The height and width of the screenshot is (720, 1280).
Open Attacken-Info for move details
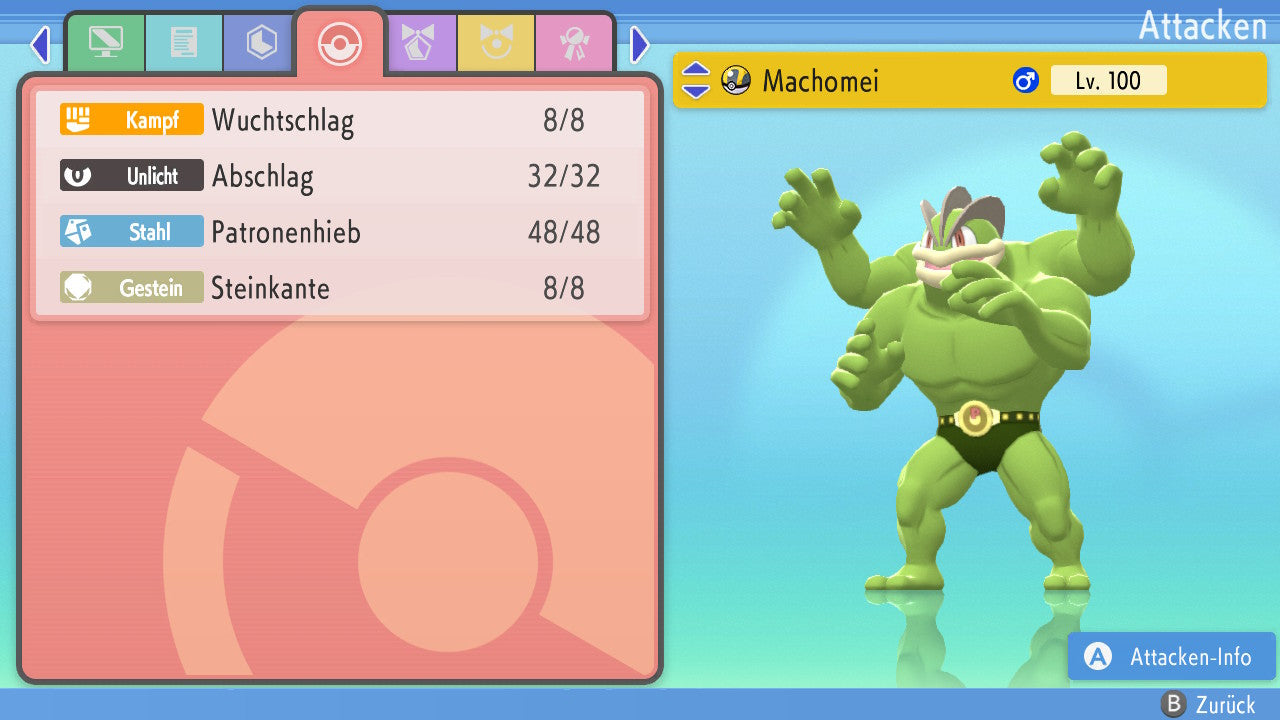[1172, 656]
